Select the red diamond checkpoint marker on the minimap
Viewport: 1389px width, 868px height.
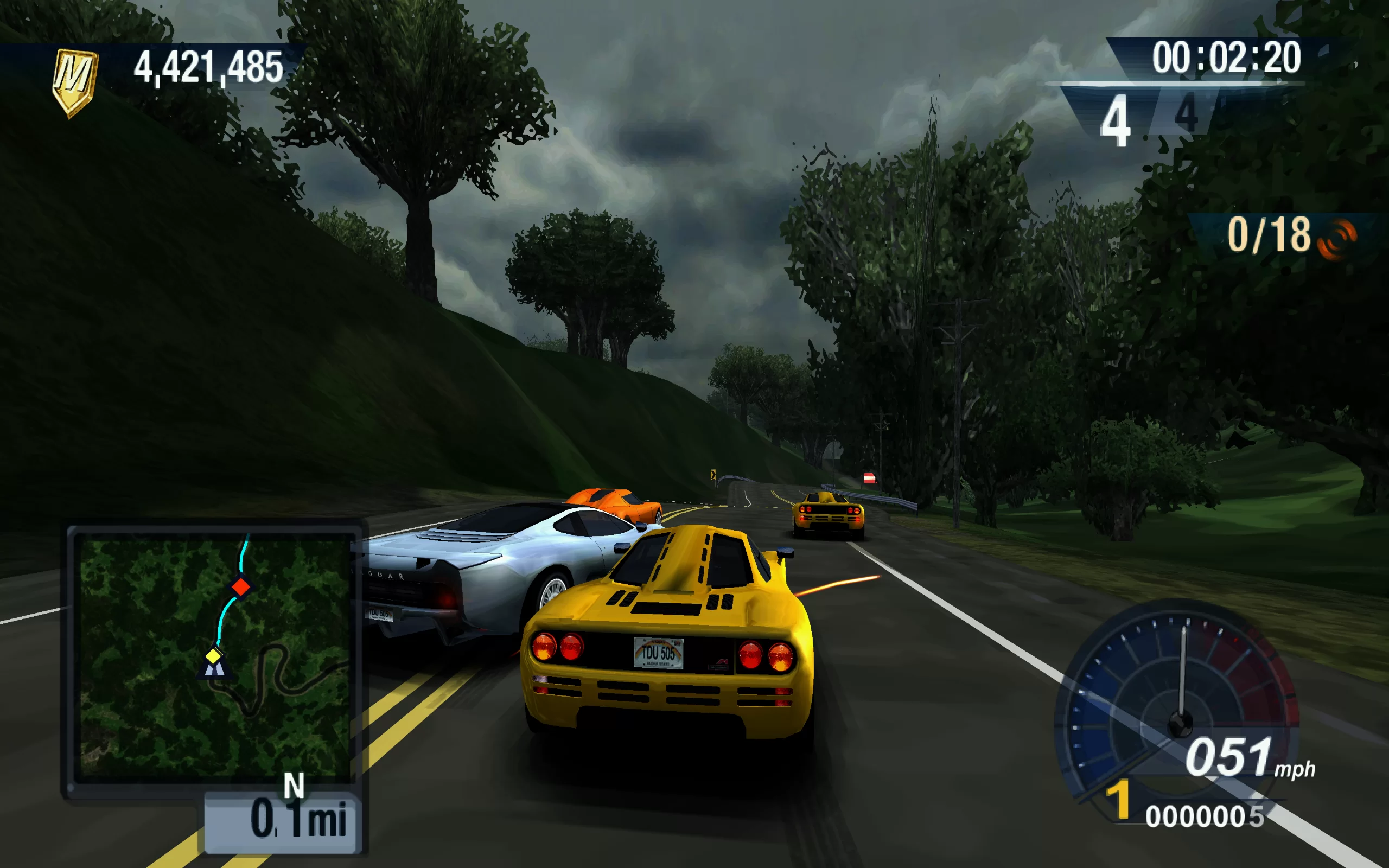click(x=240, y=586)
